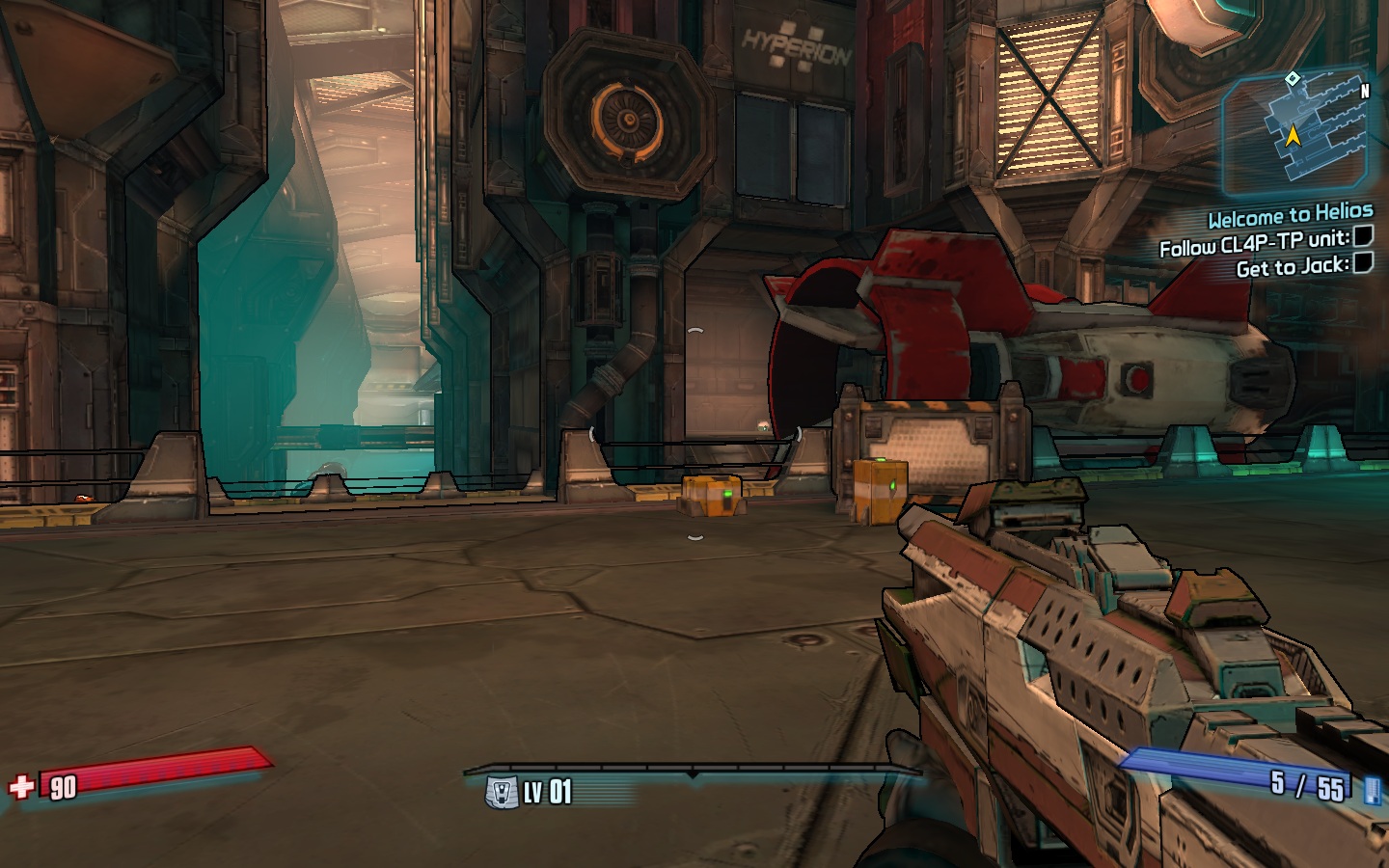Click the character class icon beside LV 01
1389x868 pixels.
click(502, 793)
